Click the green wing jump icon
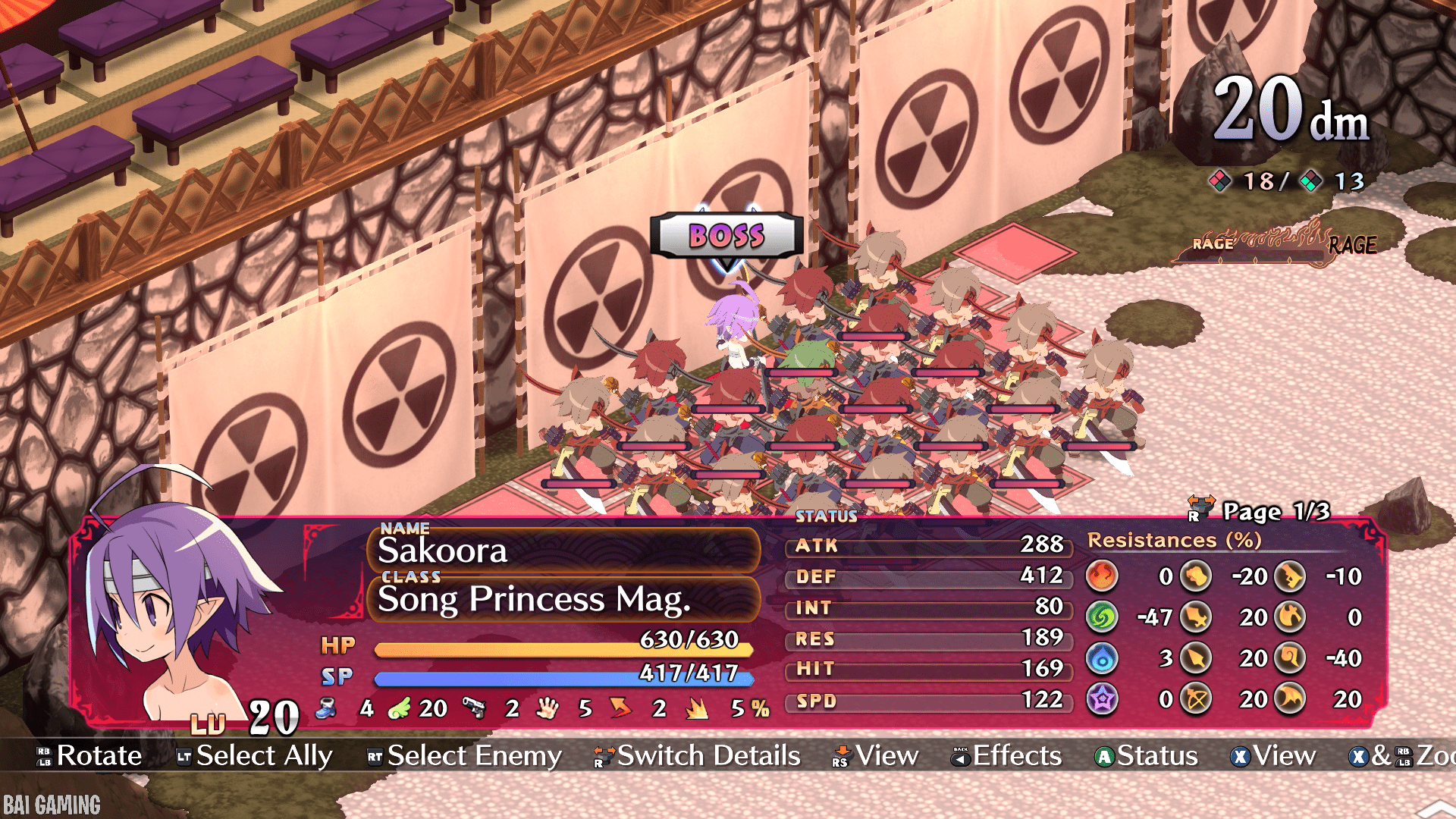The height and width of the screenshot is (819, 1456). point(399,708)
